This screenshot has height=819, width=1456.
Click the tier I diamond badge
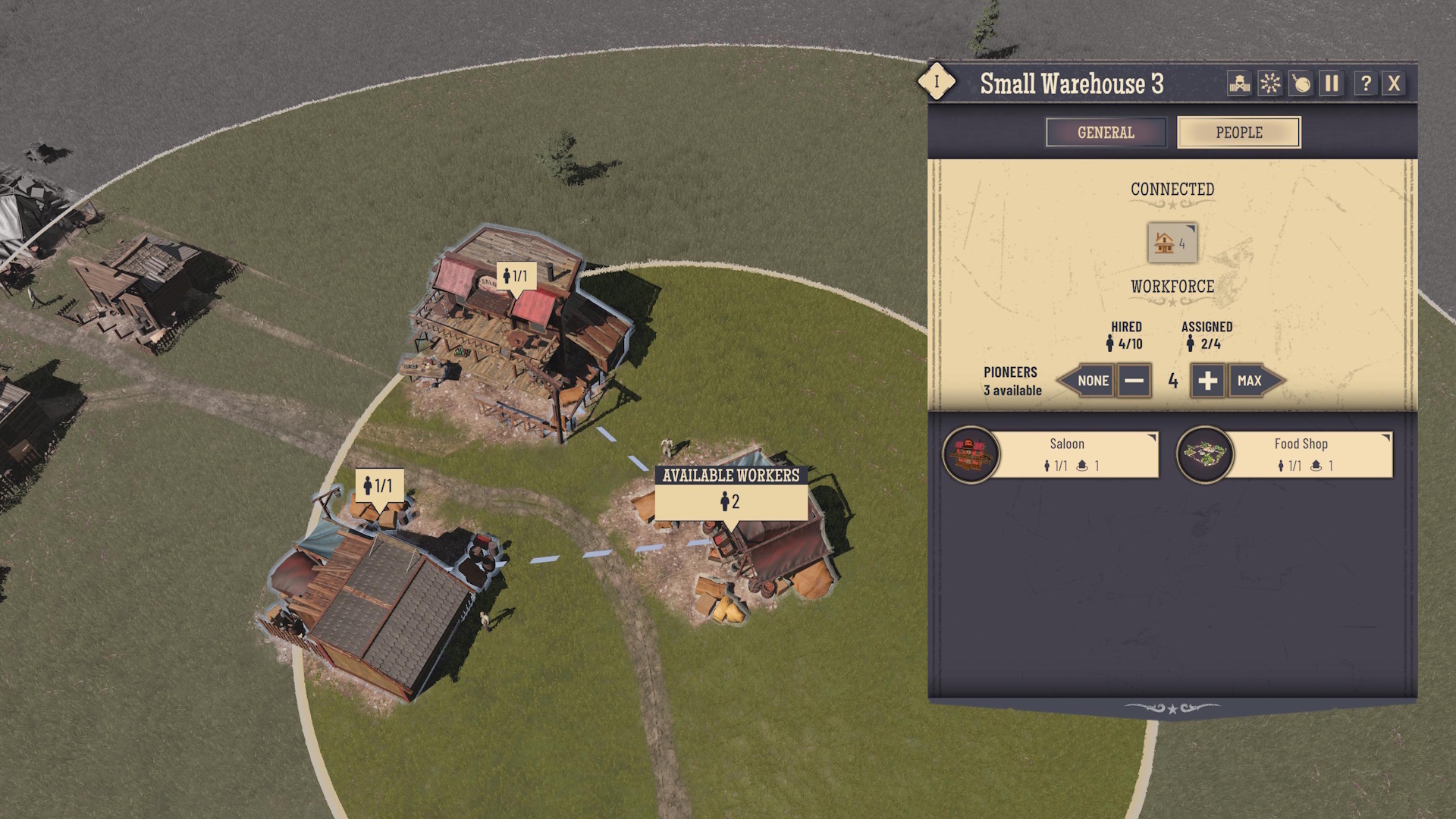tap(937, 81)
